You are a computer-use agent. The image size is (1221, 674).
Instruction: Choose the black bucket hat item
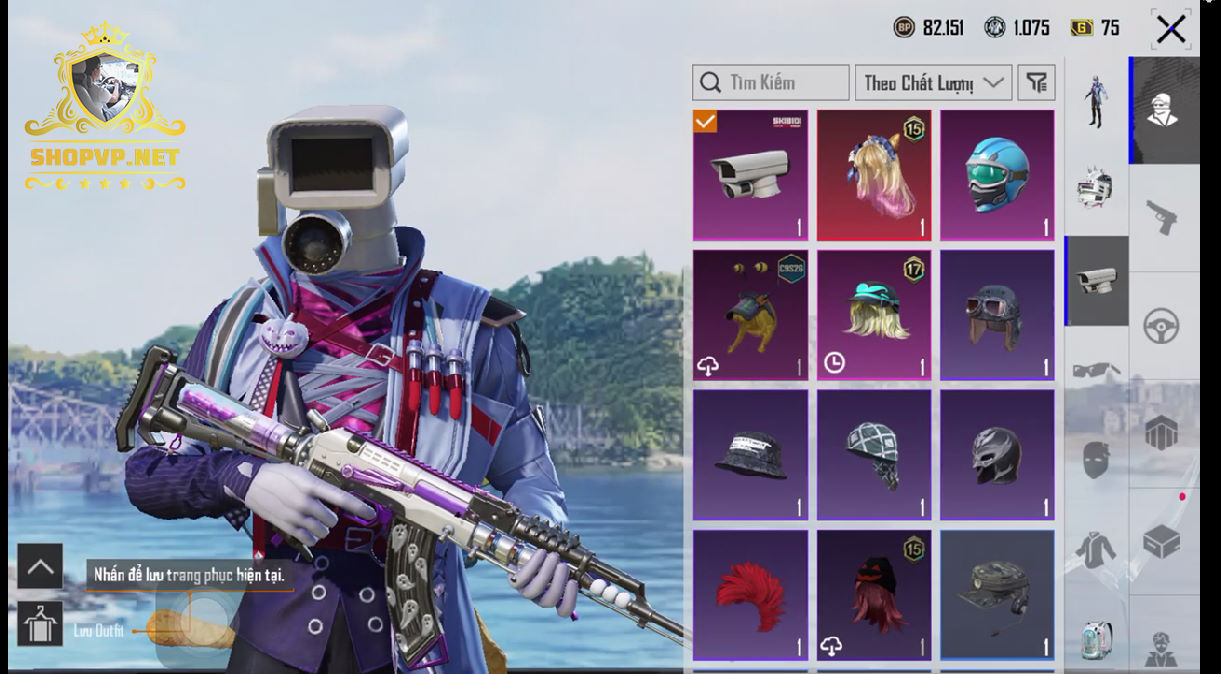click(750, 455)
